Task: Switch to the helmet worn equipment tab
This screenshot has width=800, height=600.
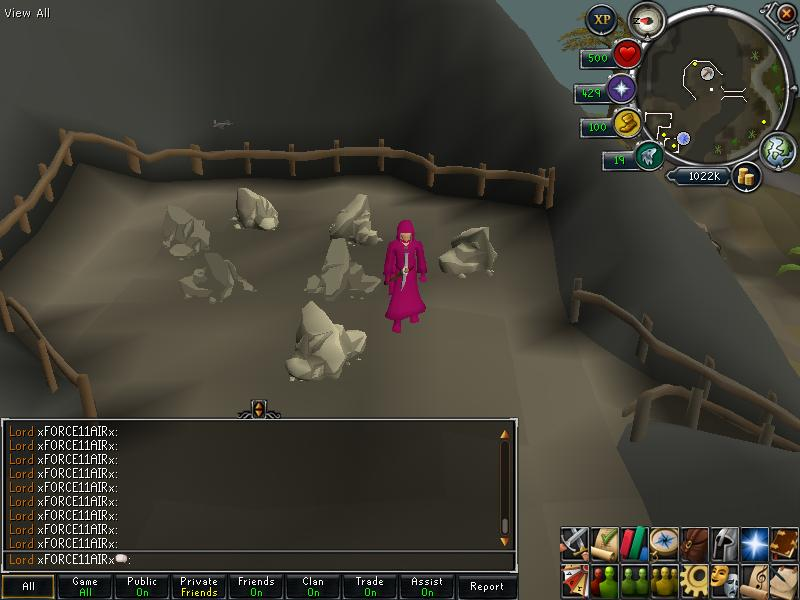Action: [724, 543]
